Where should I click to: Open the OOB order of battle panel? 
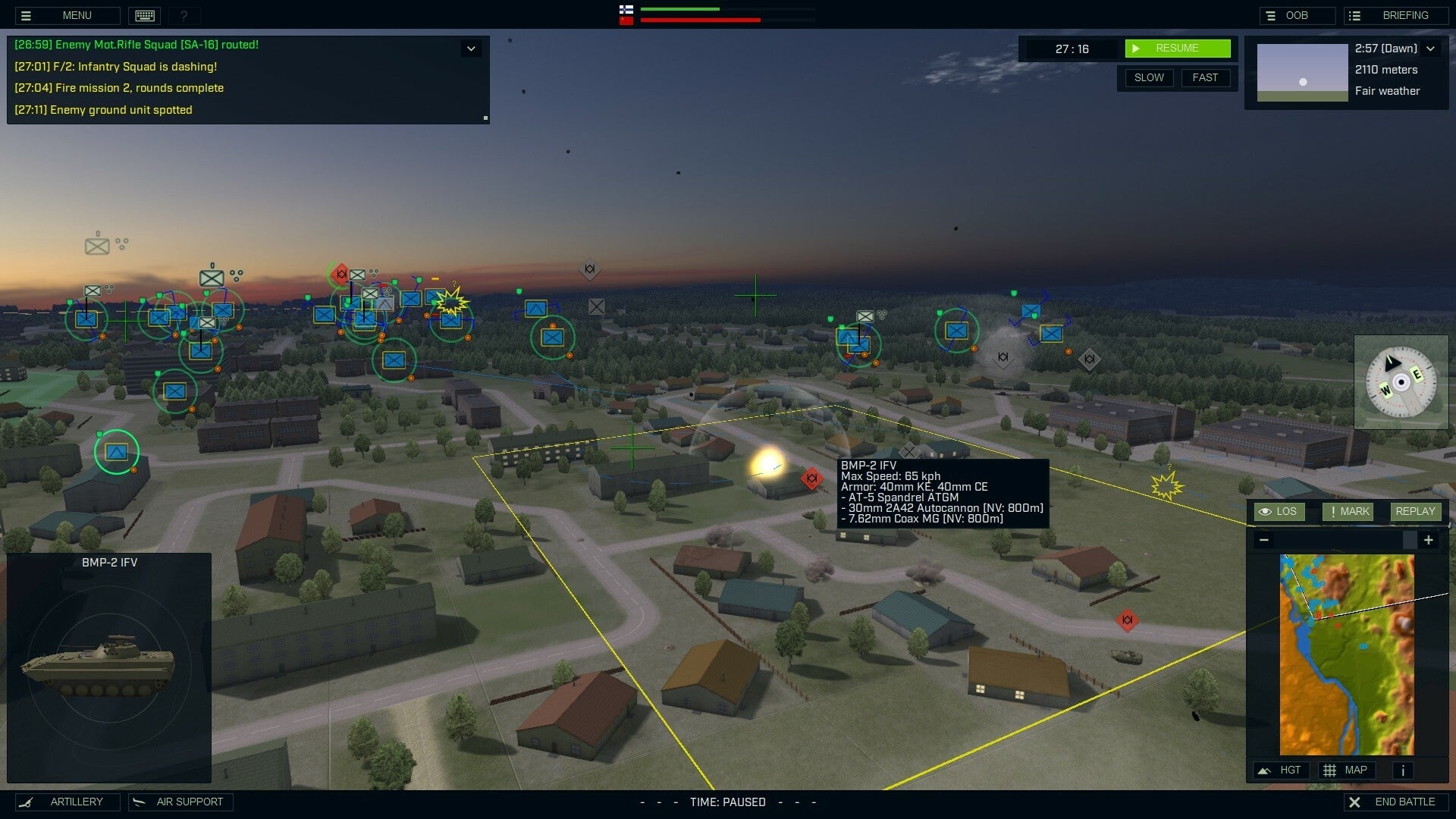click(x=1298, y=14)
